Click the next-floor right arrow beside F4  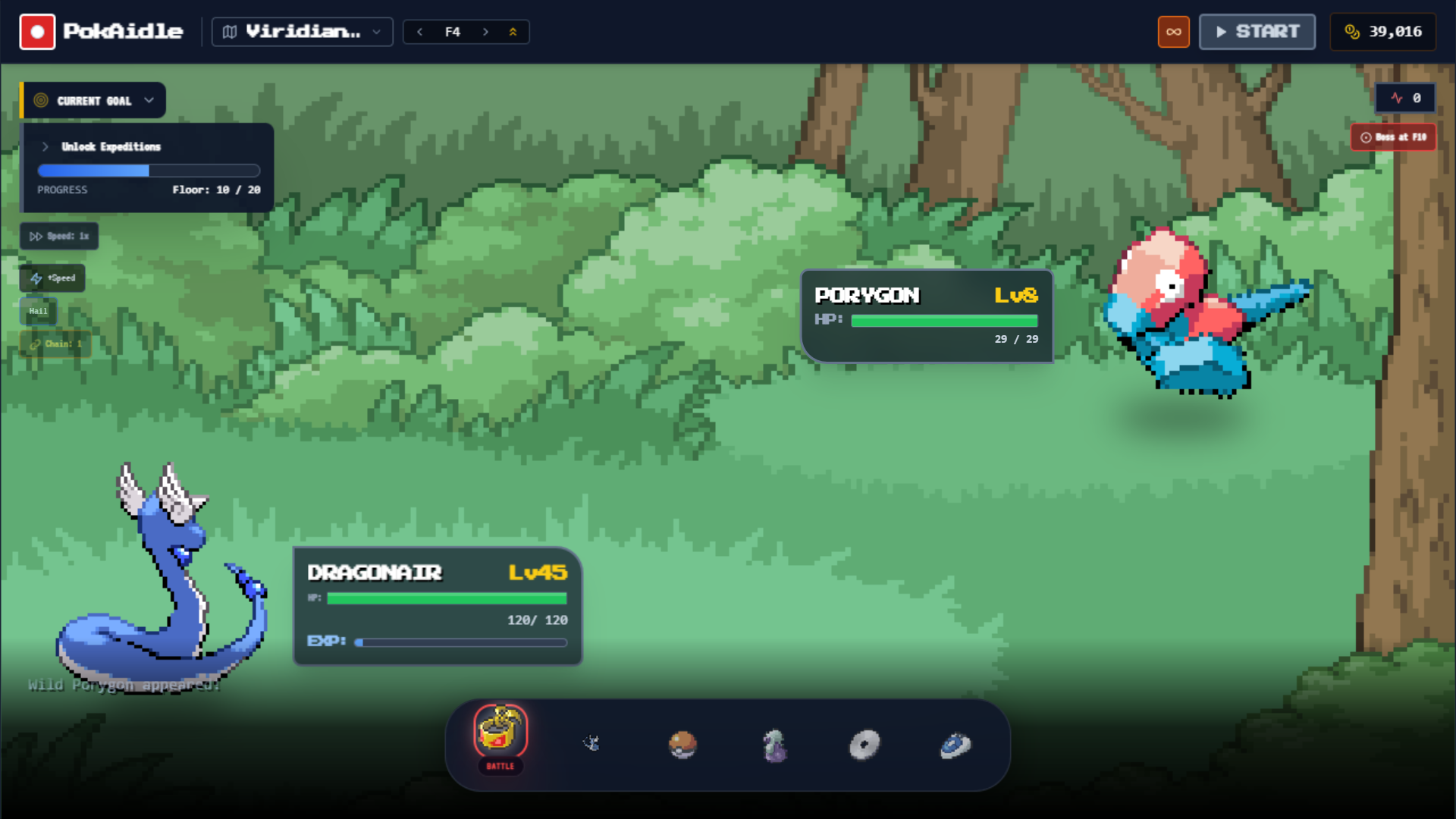(486, 32)
